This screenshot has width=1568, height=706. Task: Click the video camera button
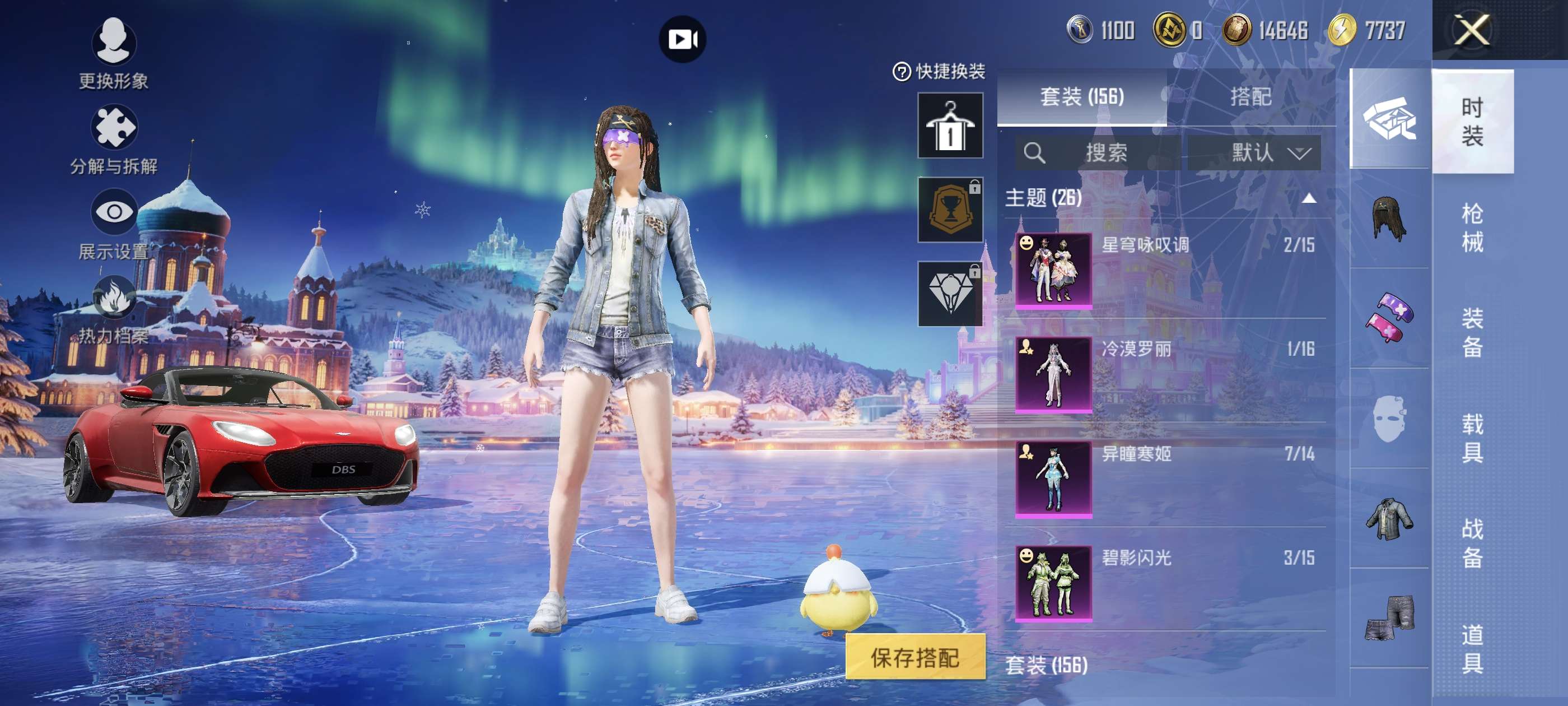682,40
